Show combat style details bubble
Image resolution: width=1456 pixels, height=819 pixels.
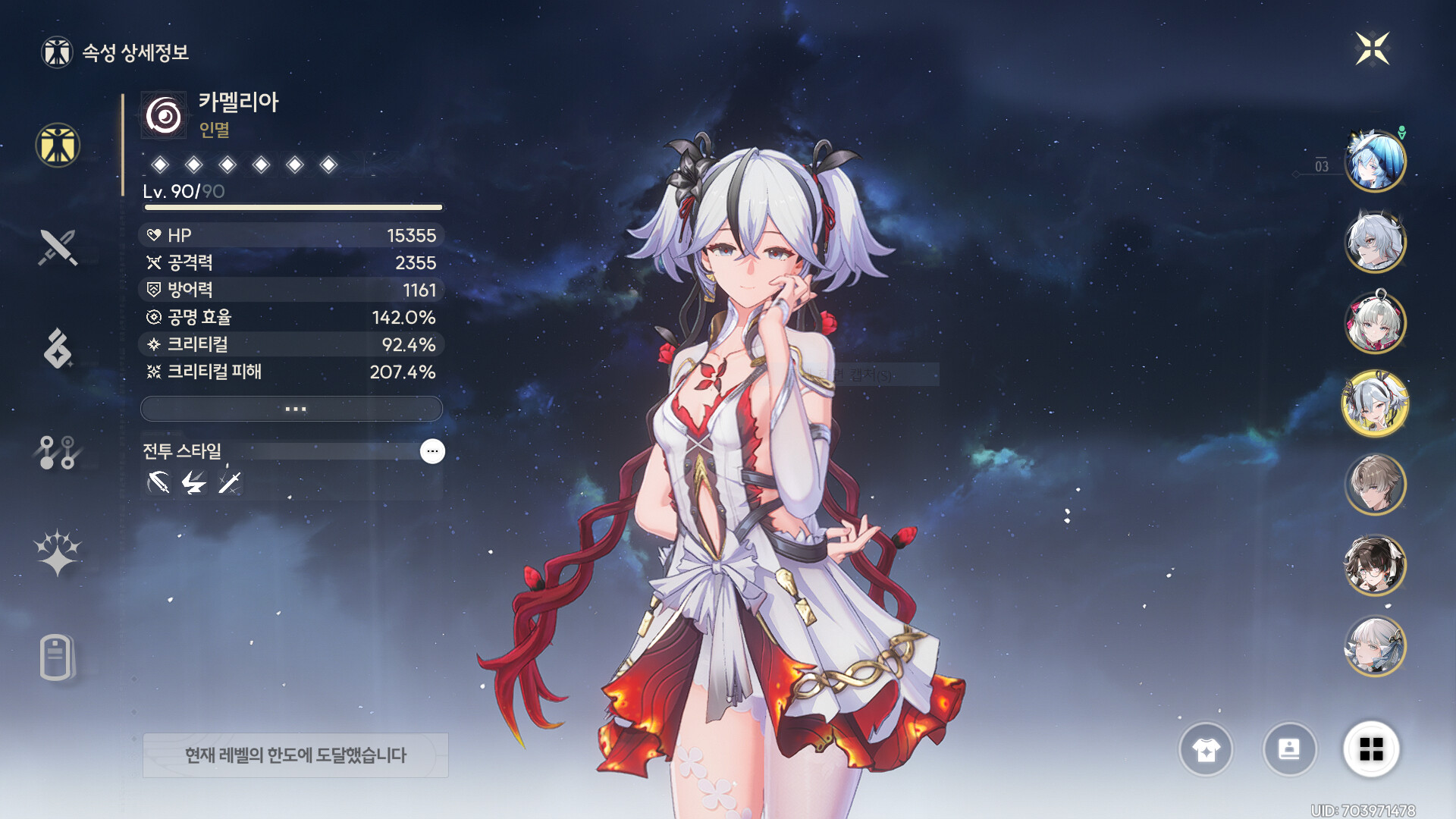[432, 451]
